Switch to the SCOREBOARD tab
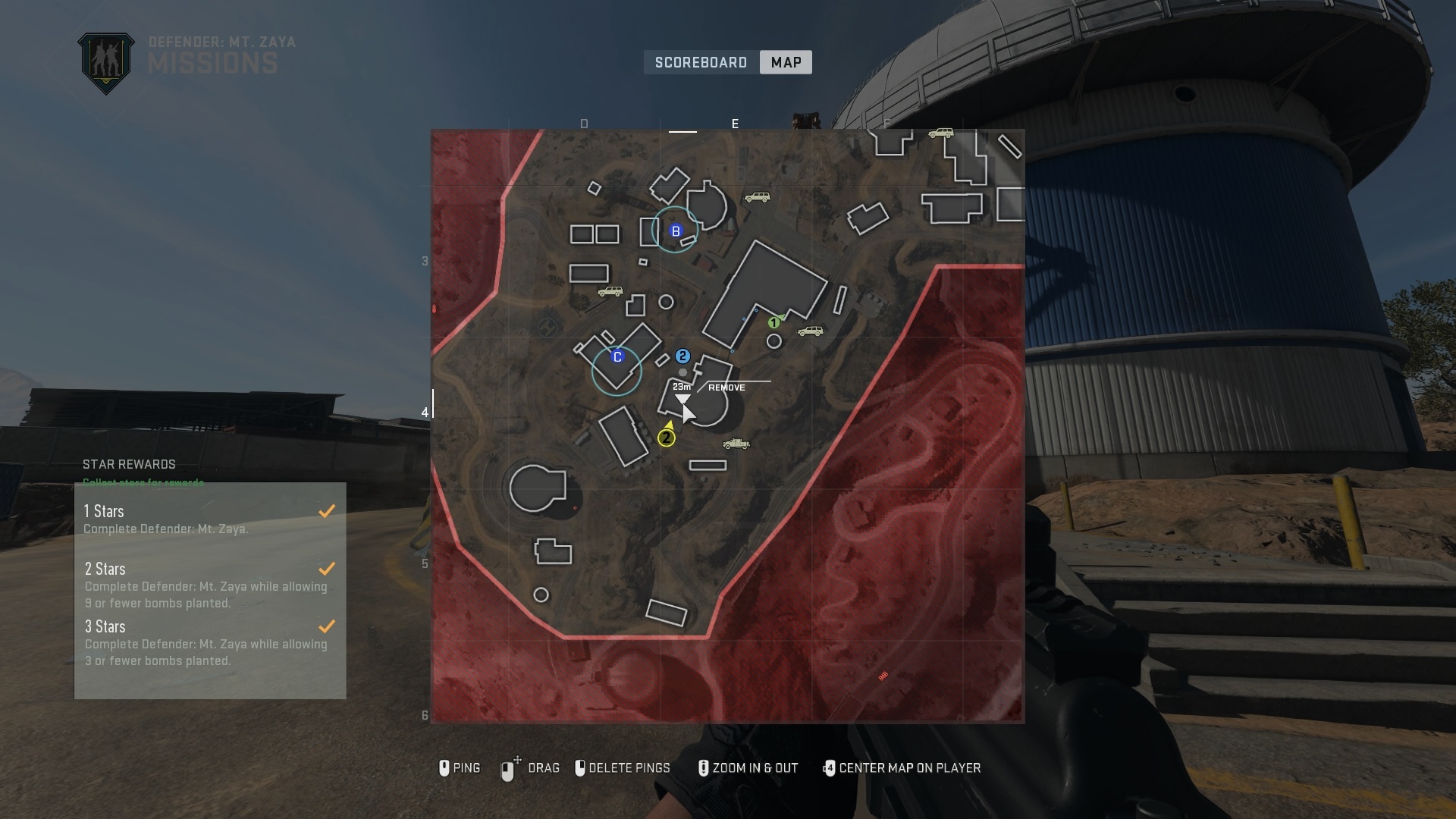Image resolution: width=1456 pixels, height=819 pixels. [x=700, y=62]
